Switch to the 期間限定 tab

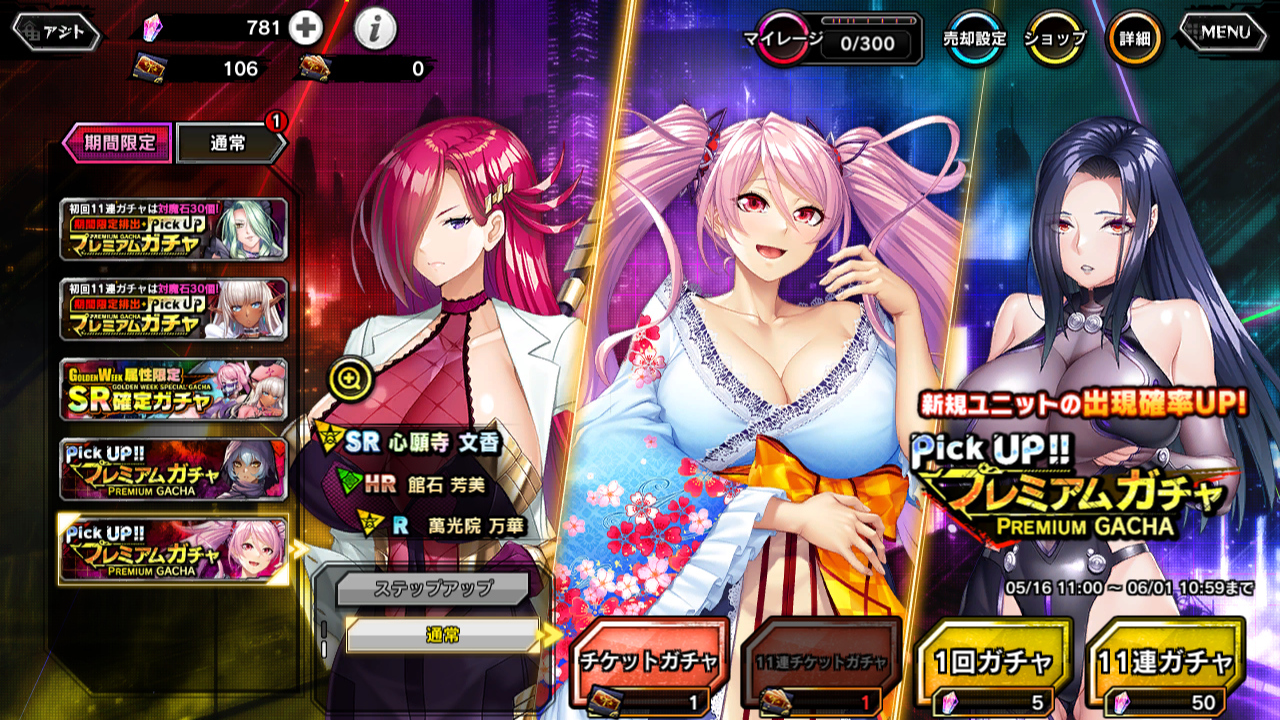pyautogui.click(x=118, y=143)
